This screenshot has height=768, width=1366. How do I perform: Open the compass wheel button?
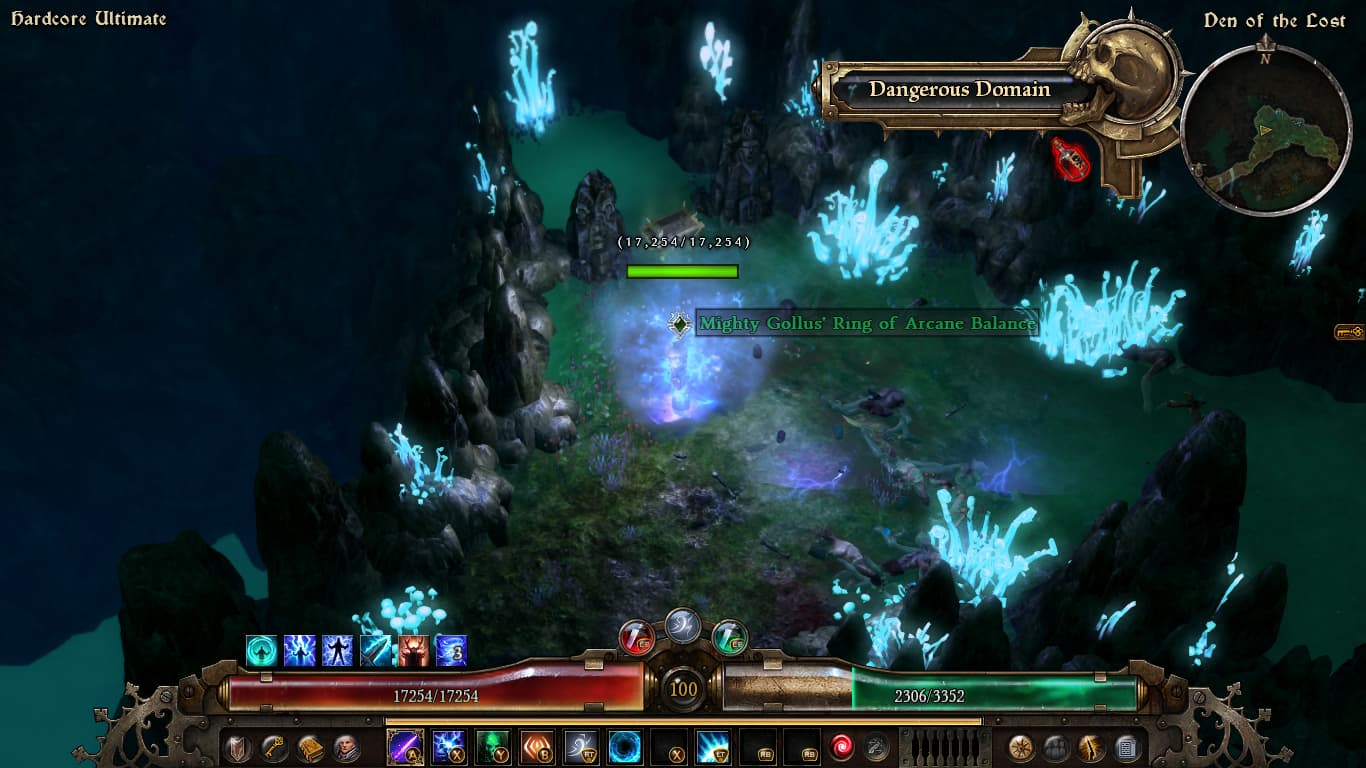(1021, 748)
